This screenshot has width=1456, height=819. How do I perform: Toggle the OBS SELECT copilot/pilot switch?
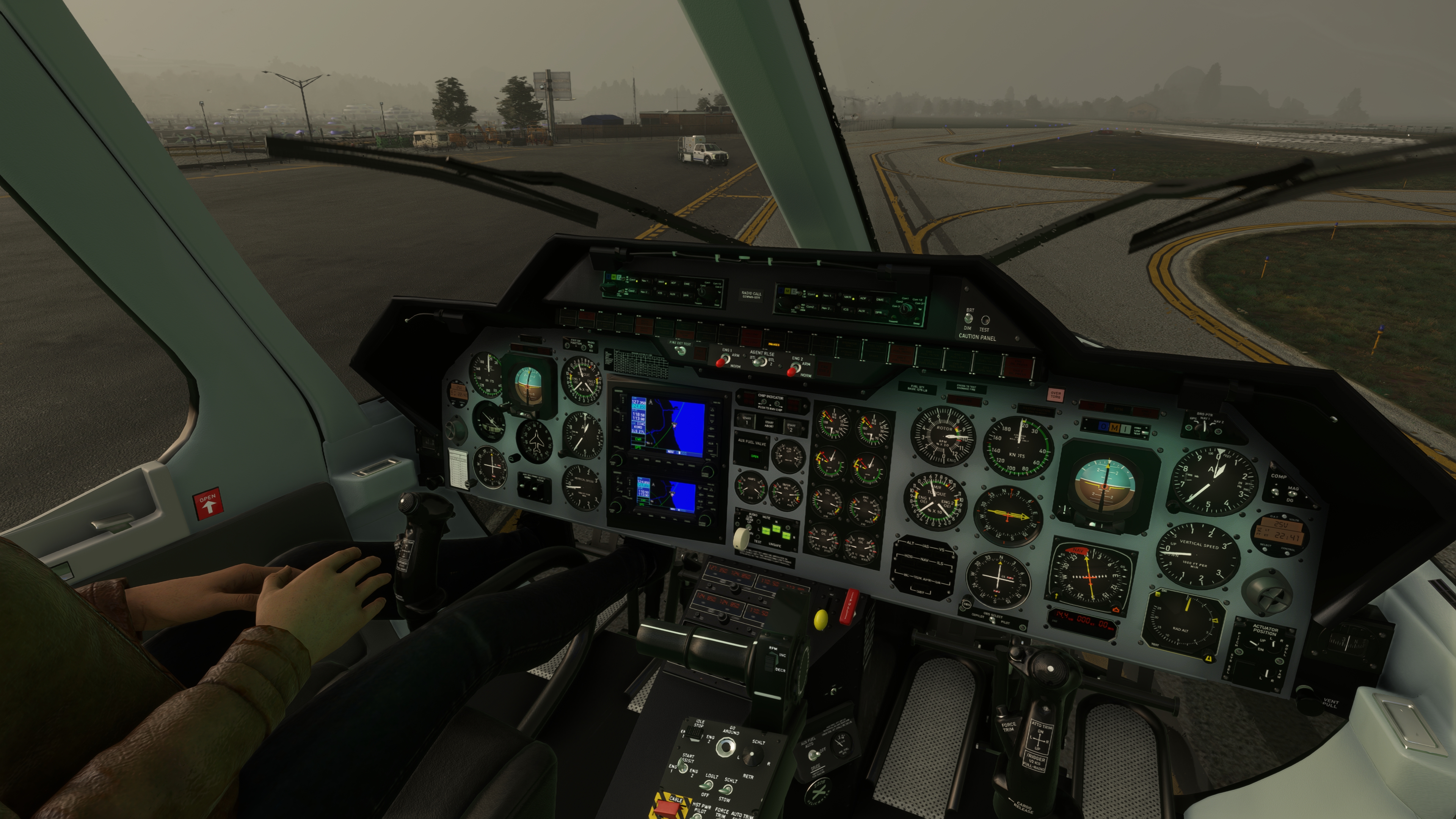pos(993,620)
